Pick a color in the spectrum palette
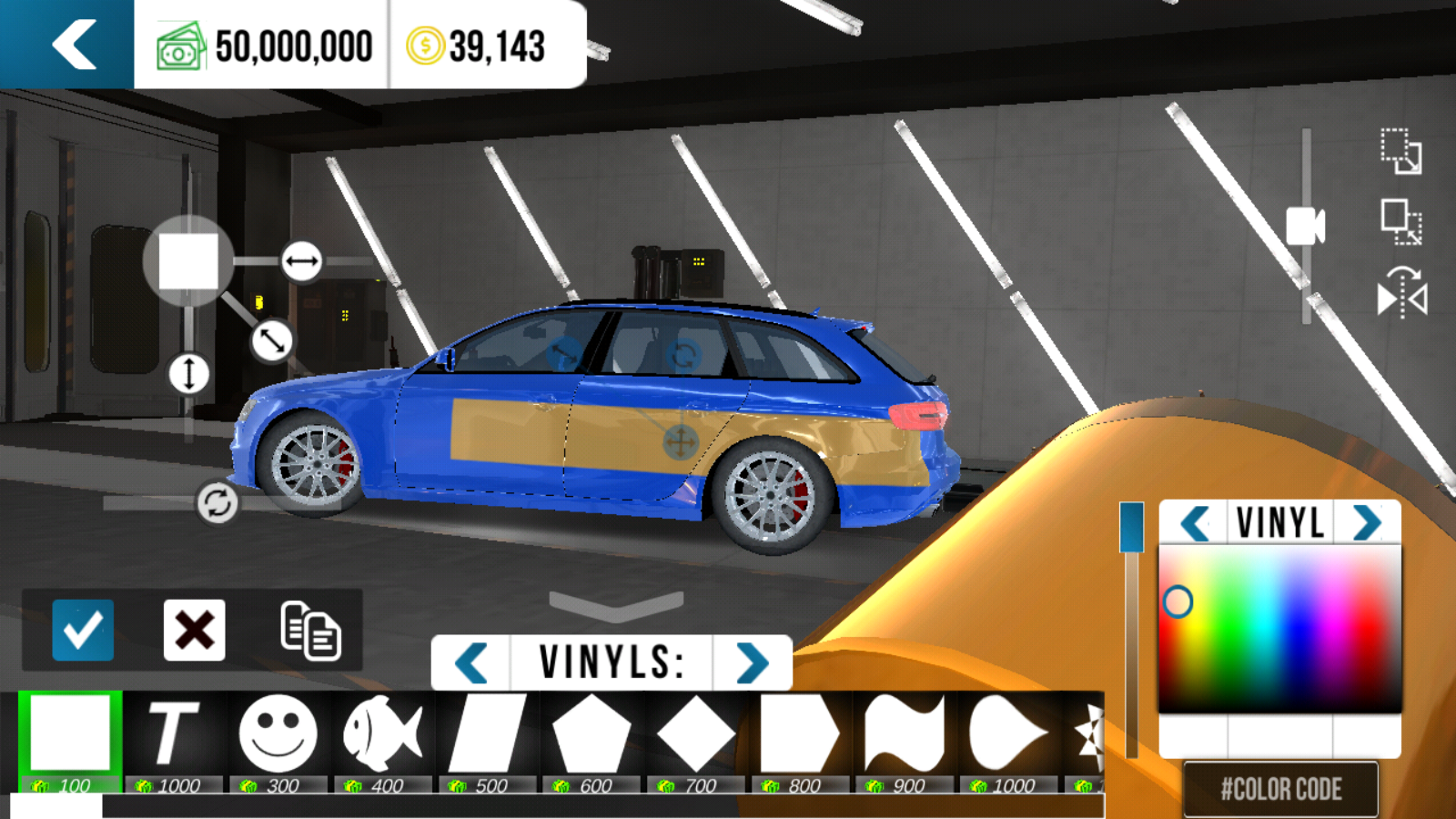 (x=1279, y=628)
